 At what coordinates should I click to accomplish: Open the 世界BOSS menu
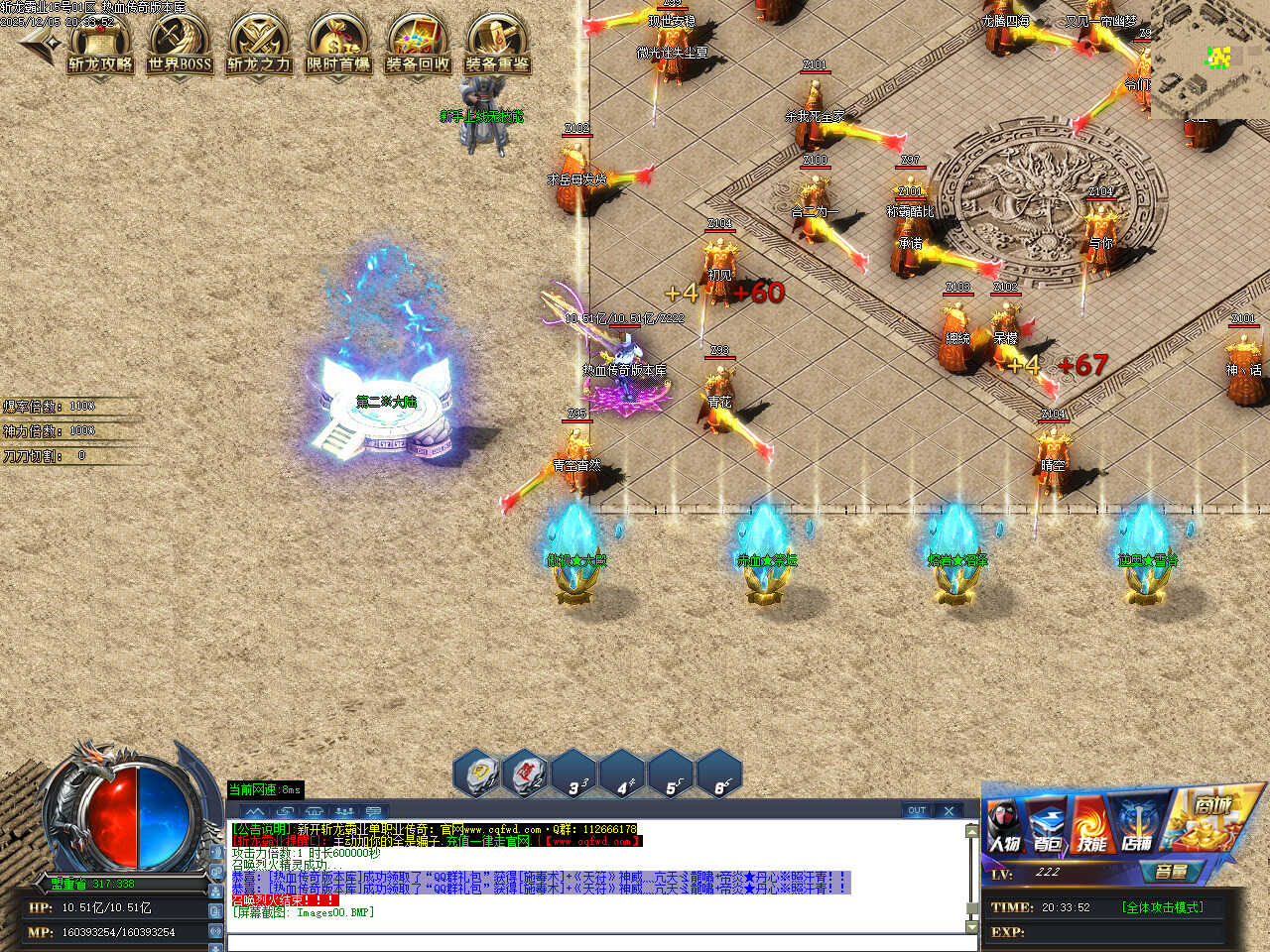(x=180, y=45)
